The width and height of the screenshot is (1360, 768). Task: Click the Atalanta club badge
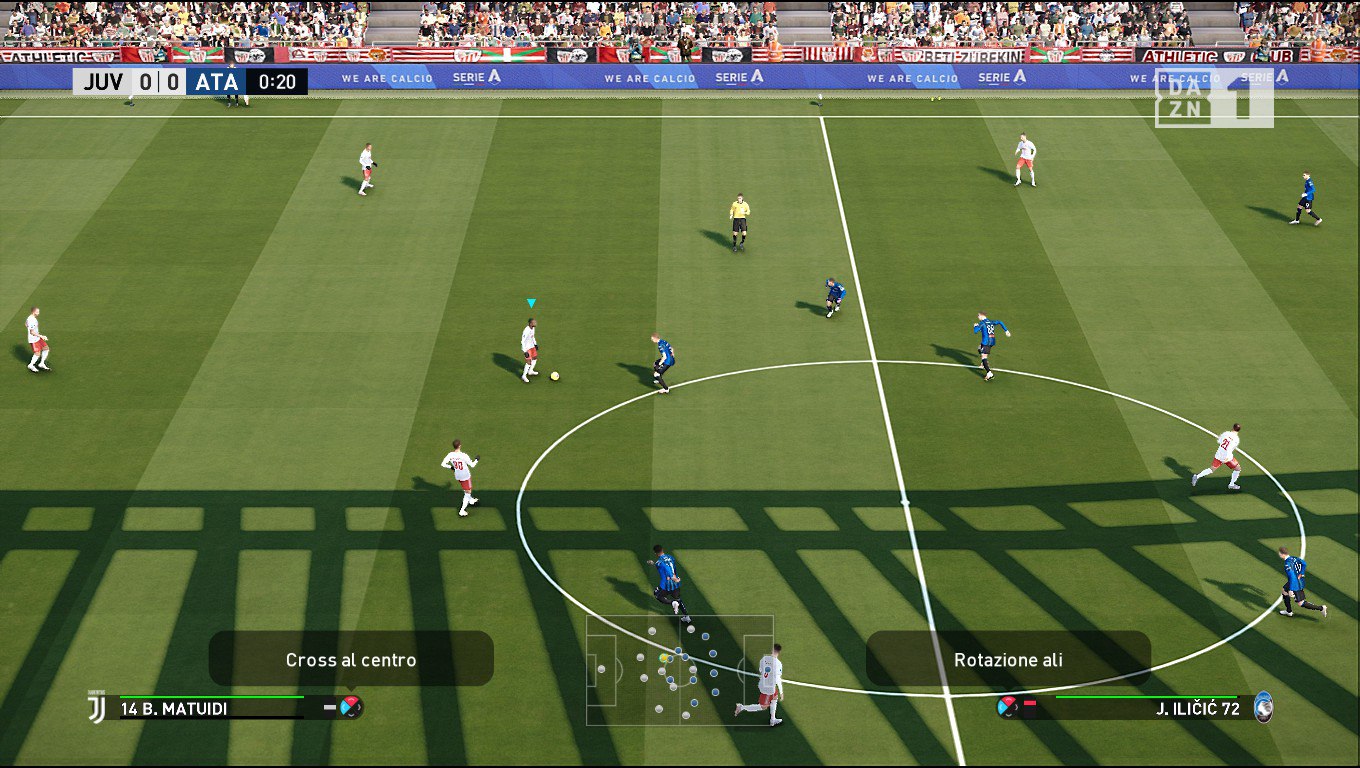(1262, 707)
